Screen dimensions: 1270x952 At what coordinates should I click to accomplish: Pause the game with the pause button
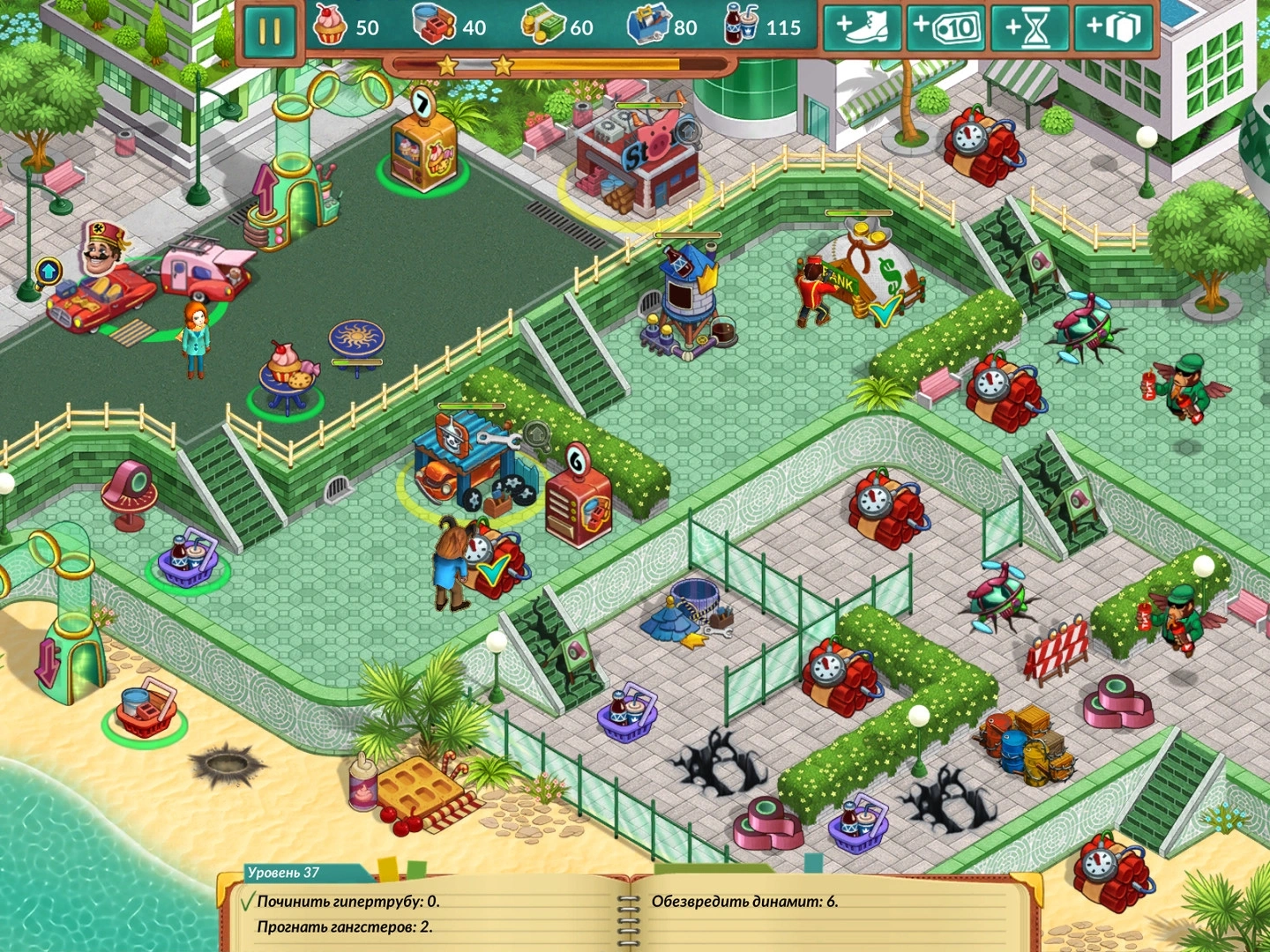pos(268,31)
